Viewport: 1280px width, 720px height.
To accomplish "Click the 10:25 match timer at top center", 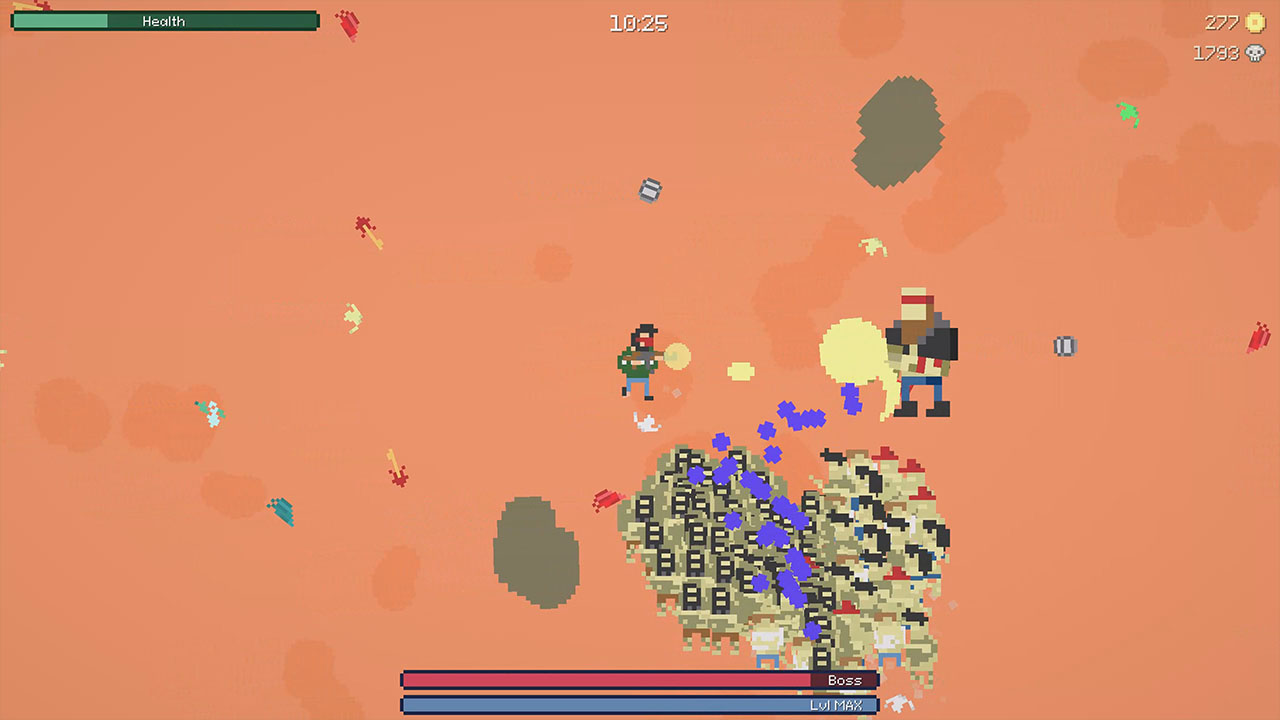I will click(640, 24).
